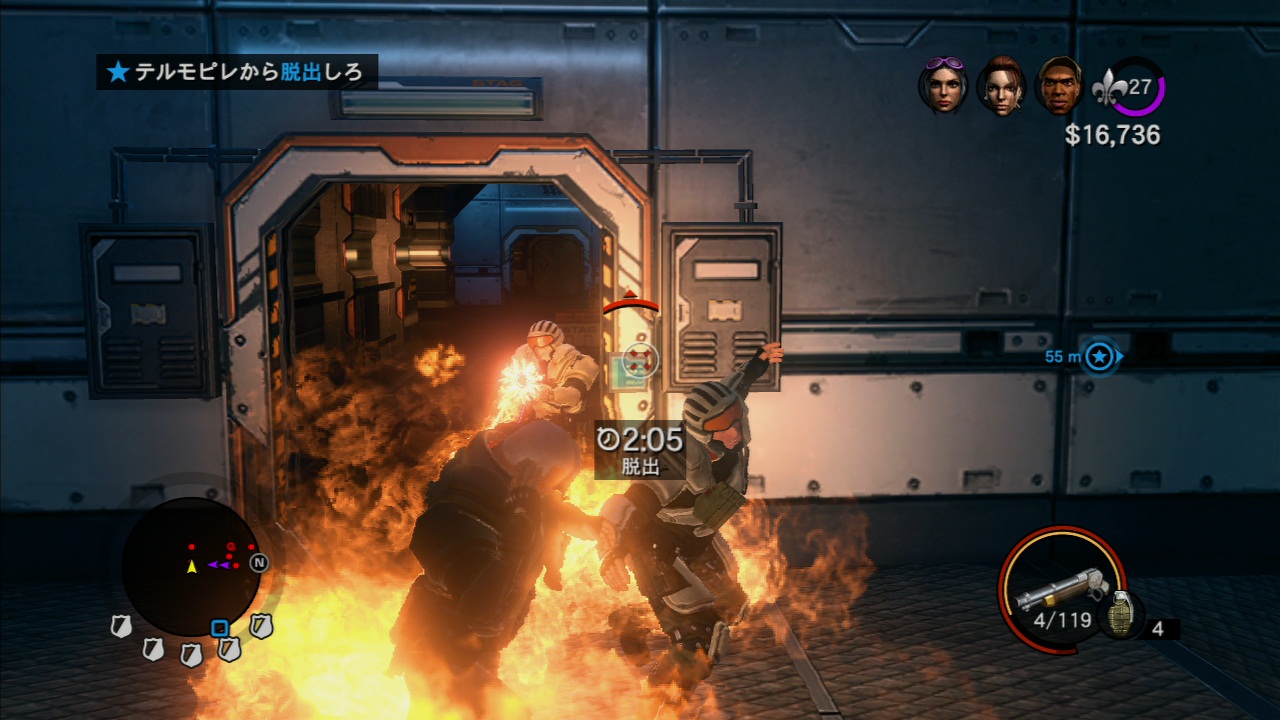Choose the brunette woman homie portrait
Screen dimensions: 1280x720
tap(1001, 87)
